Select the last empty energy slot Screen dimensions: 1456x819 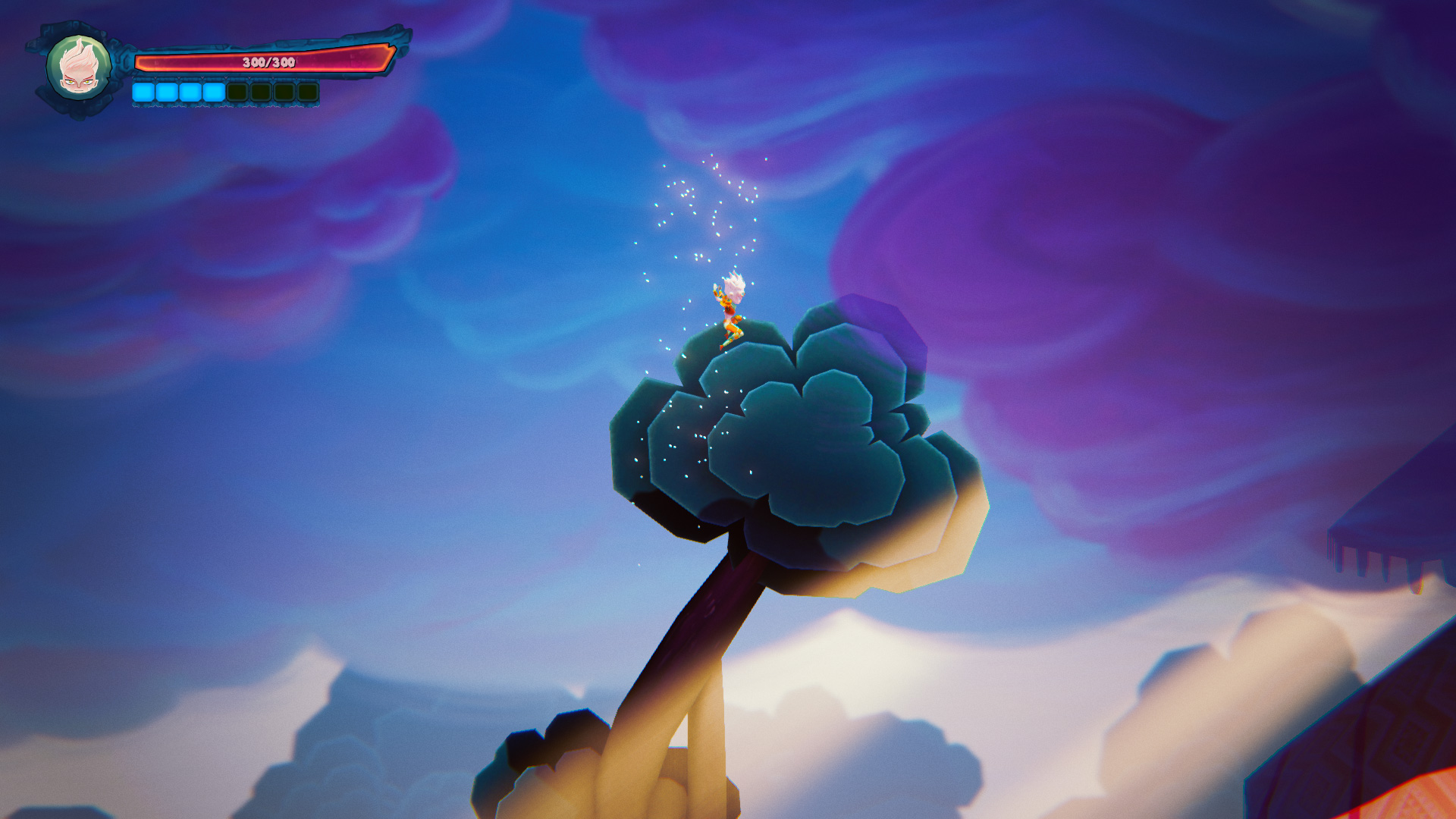click(307, 92)
